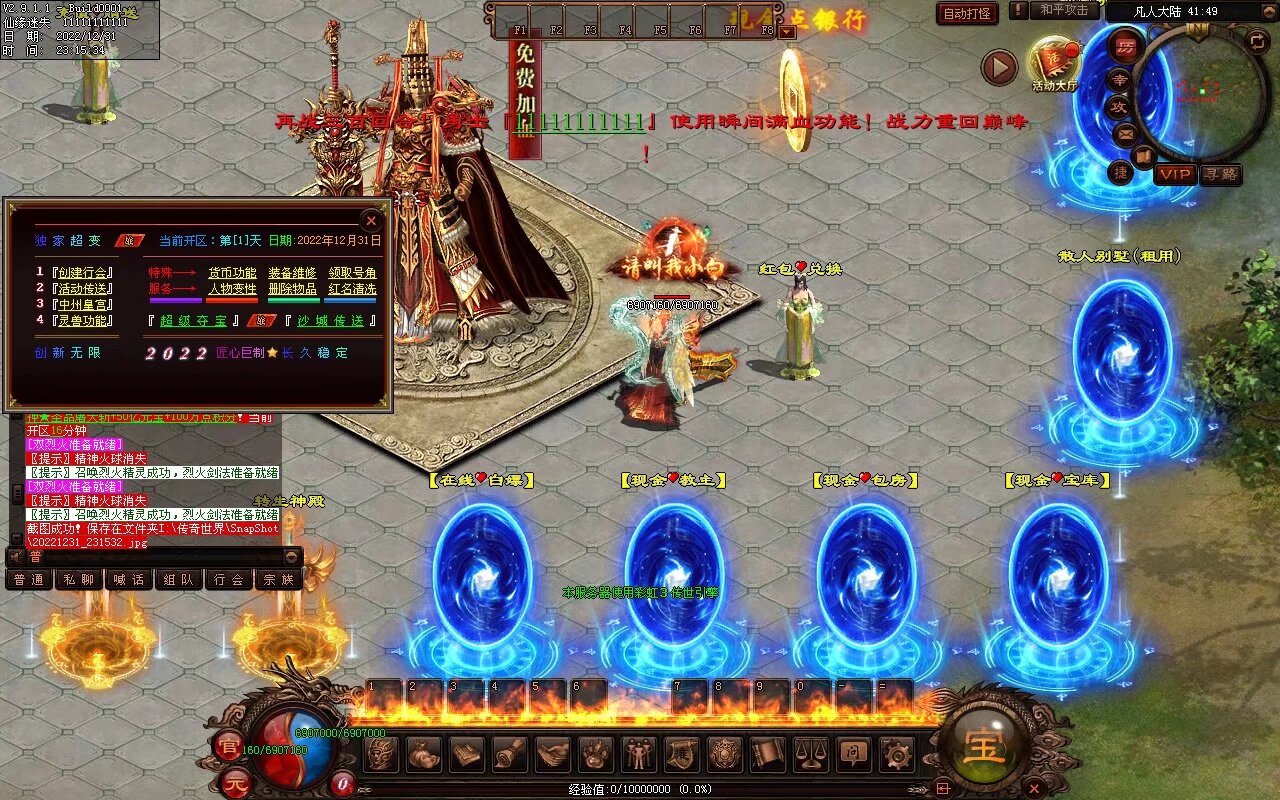Select the 行会 guild chat tab
The width and height of the screenshot is (1280, 800).
[x=229, y=579]
